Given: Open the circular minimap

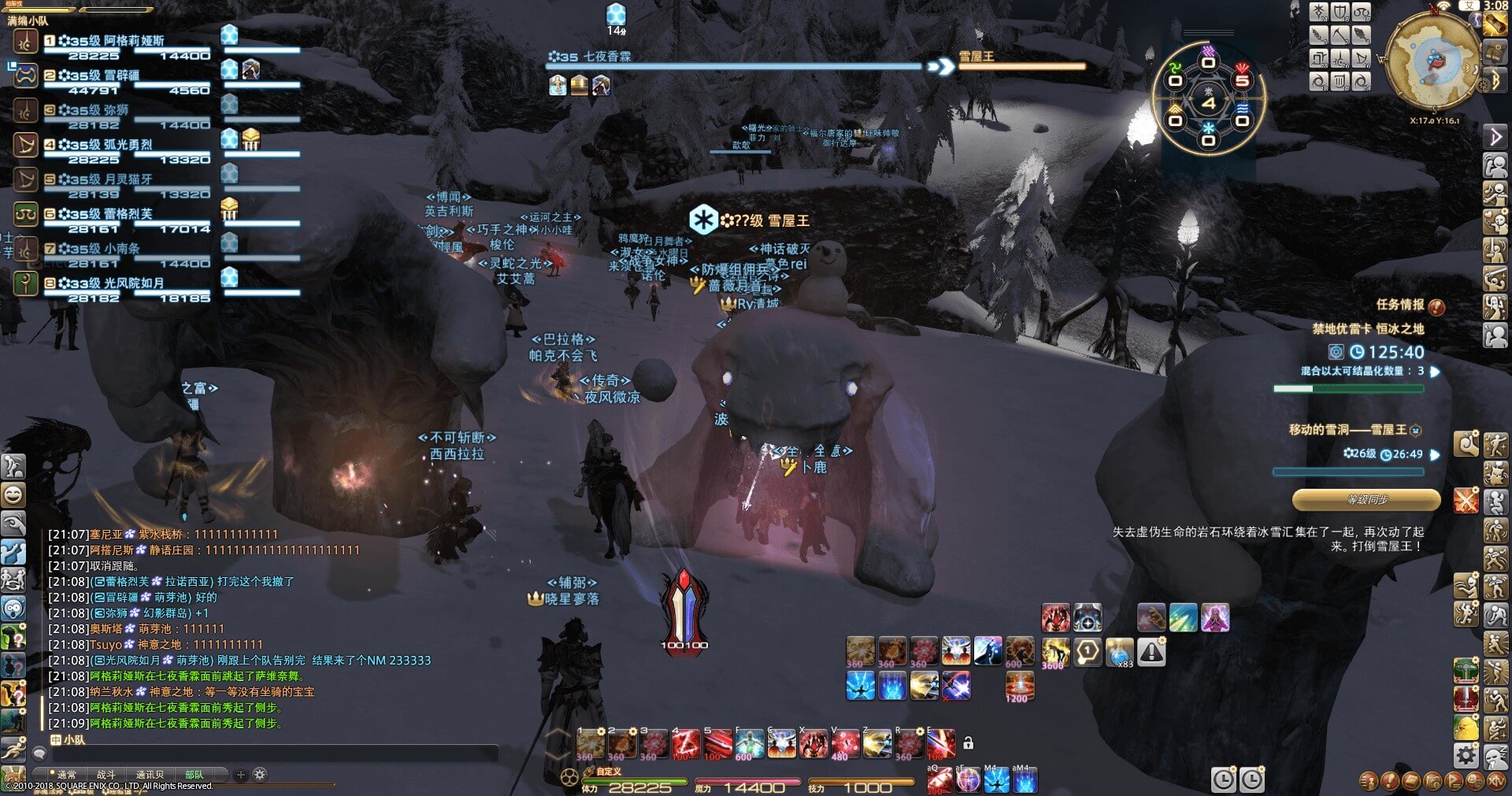Looking at the screenshot, I should pos(1431,61).
